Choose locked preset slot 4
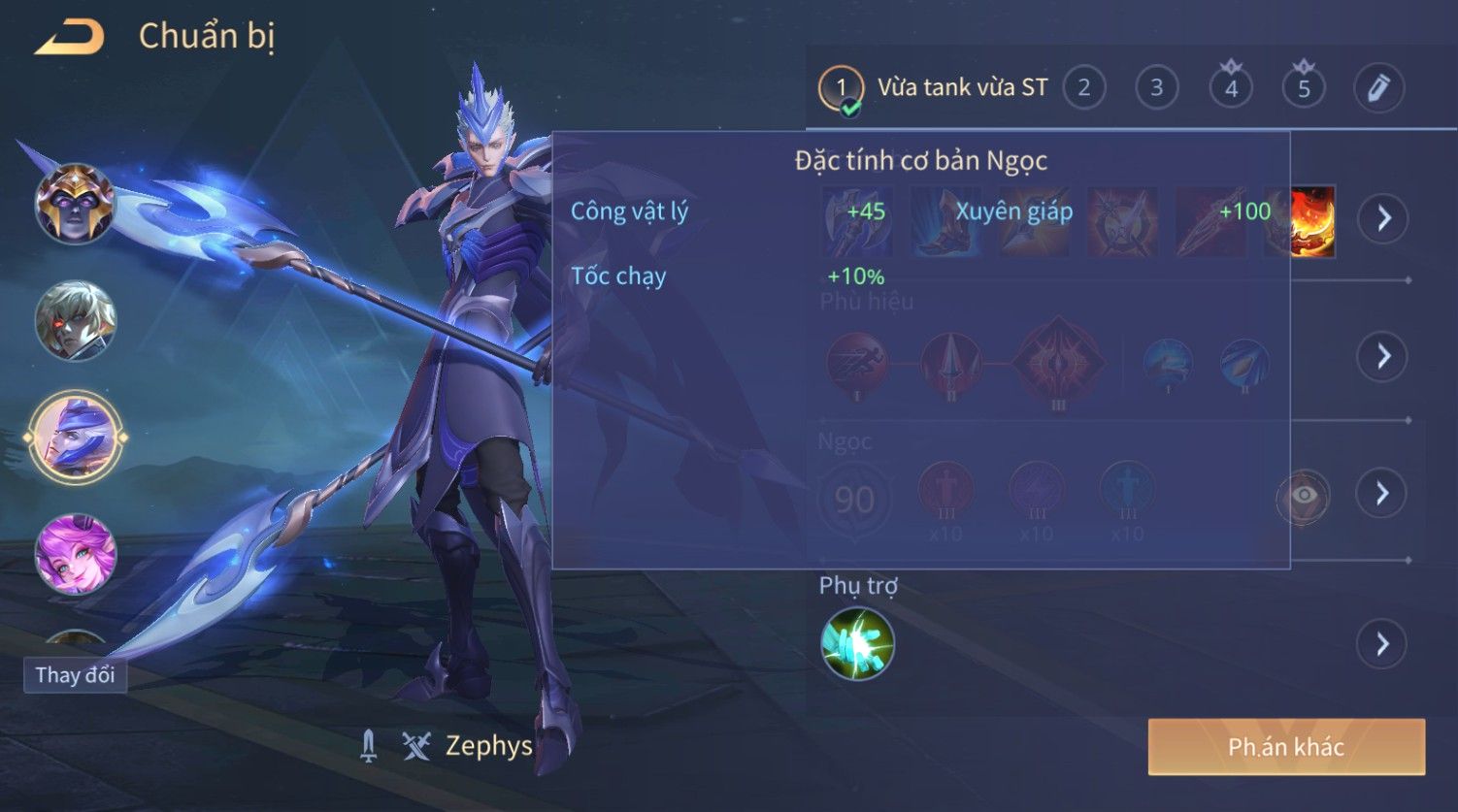Image resolution: width=1458 pixels, height=812 pixels. [x=1231, y=88]
